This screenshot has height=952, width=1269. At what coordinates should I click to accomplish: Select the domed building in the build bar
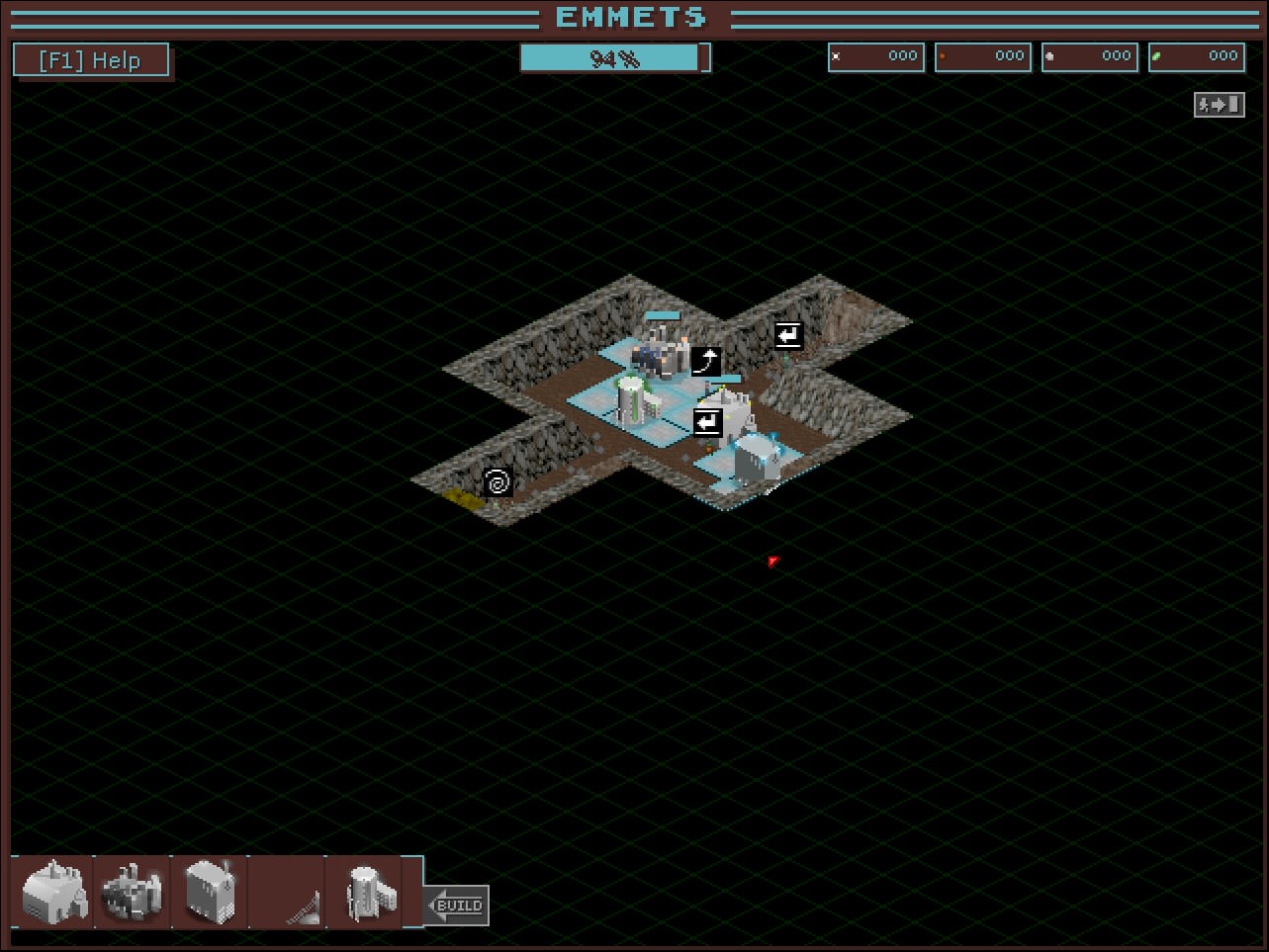[53, 892]
